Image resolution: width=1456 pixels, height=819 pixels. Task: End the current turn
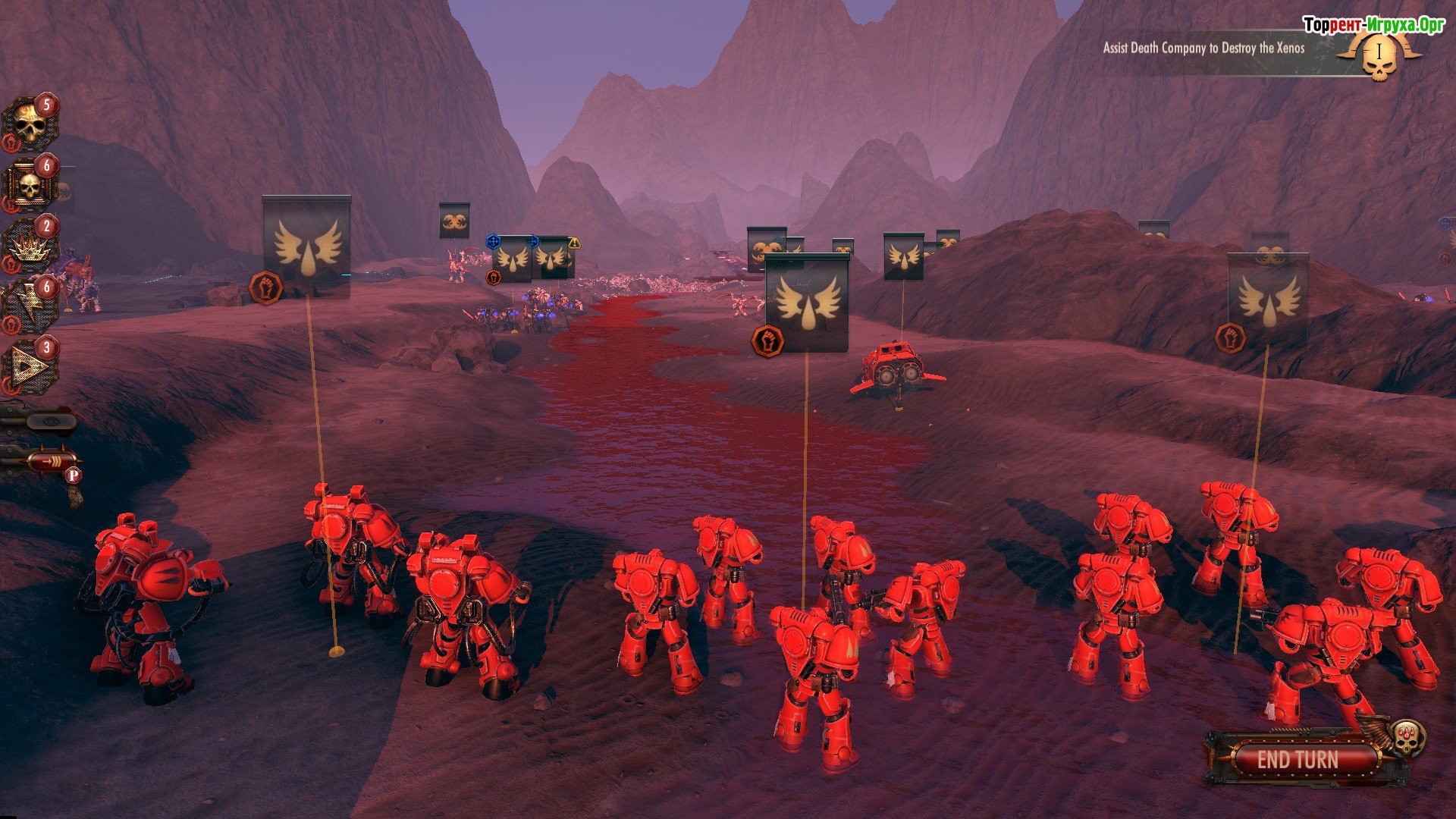pos(1298,760)
